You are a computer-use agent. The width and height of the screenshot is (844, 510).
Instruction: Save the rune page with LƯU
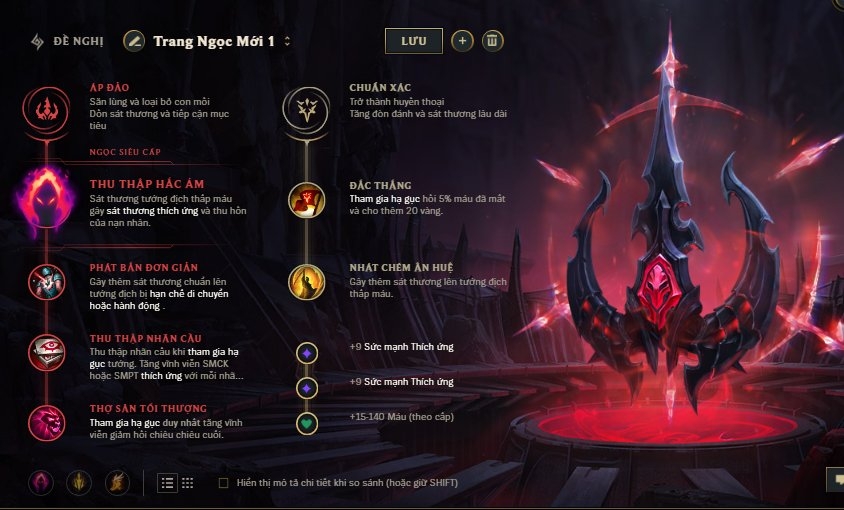[x=413, y=41]
